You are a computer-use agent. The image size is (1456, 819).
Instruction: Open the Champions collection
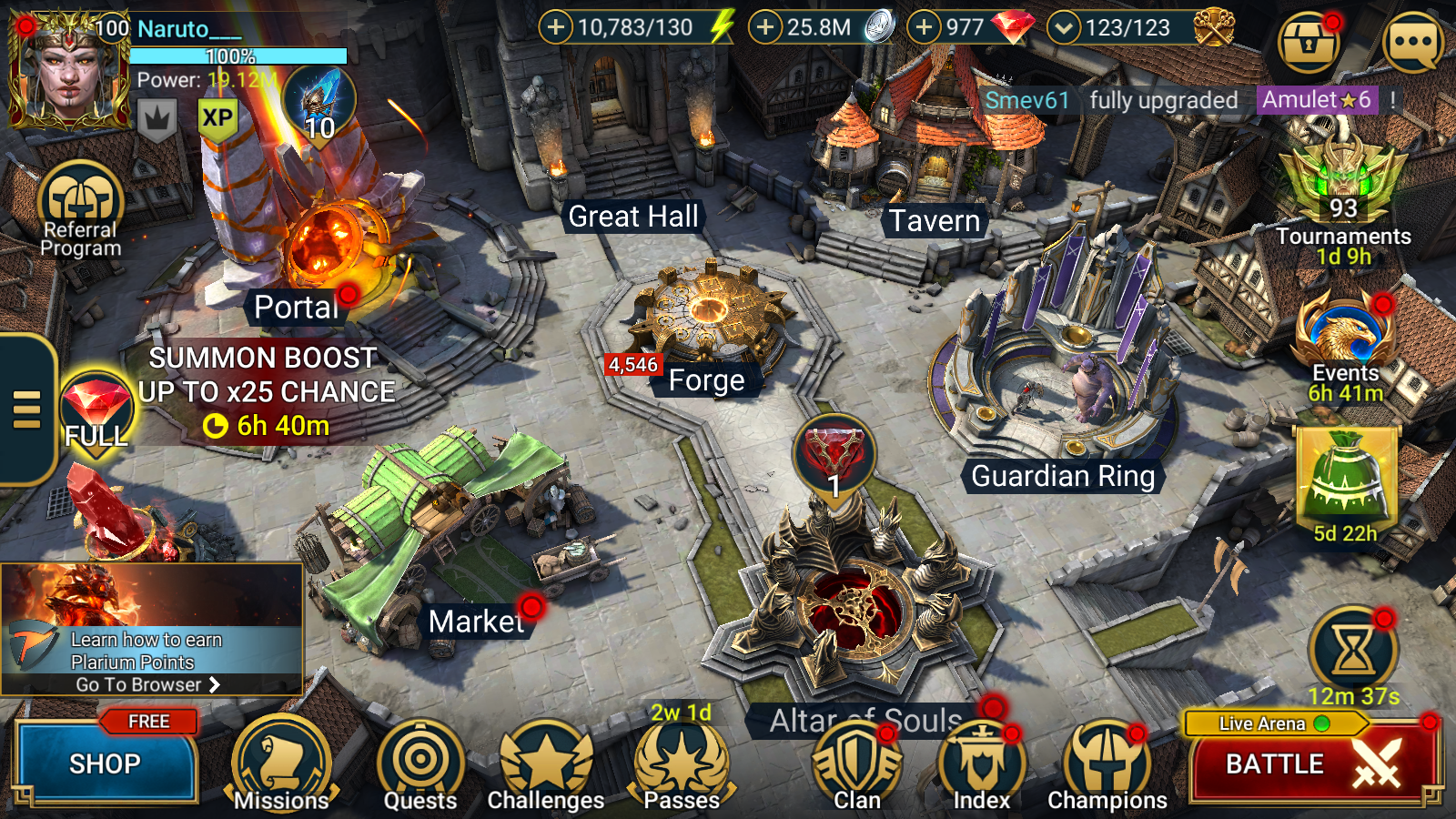click(x=1107, y=764)
